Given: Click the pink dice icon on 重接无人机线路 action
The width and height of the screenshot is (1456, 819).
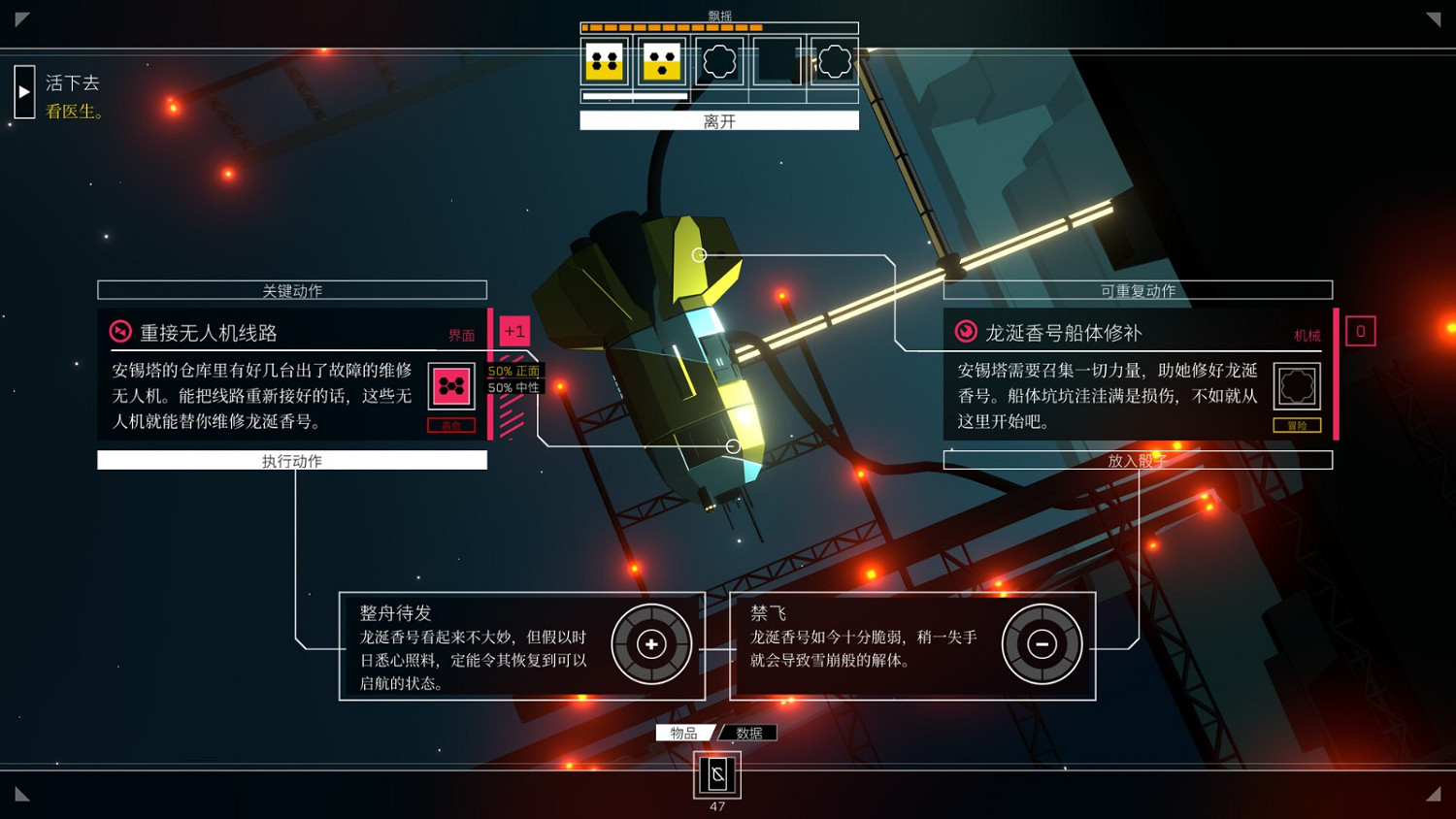Looking at the screenshot, I should click(x=450, y=385).
